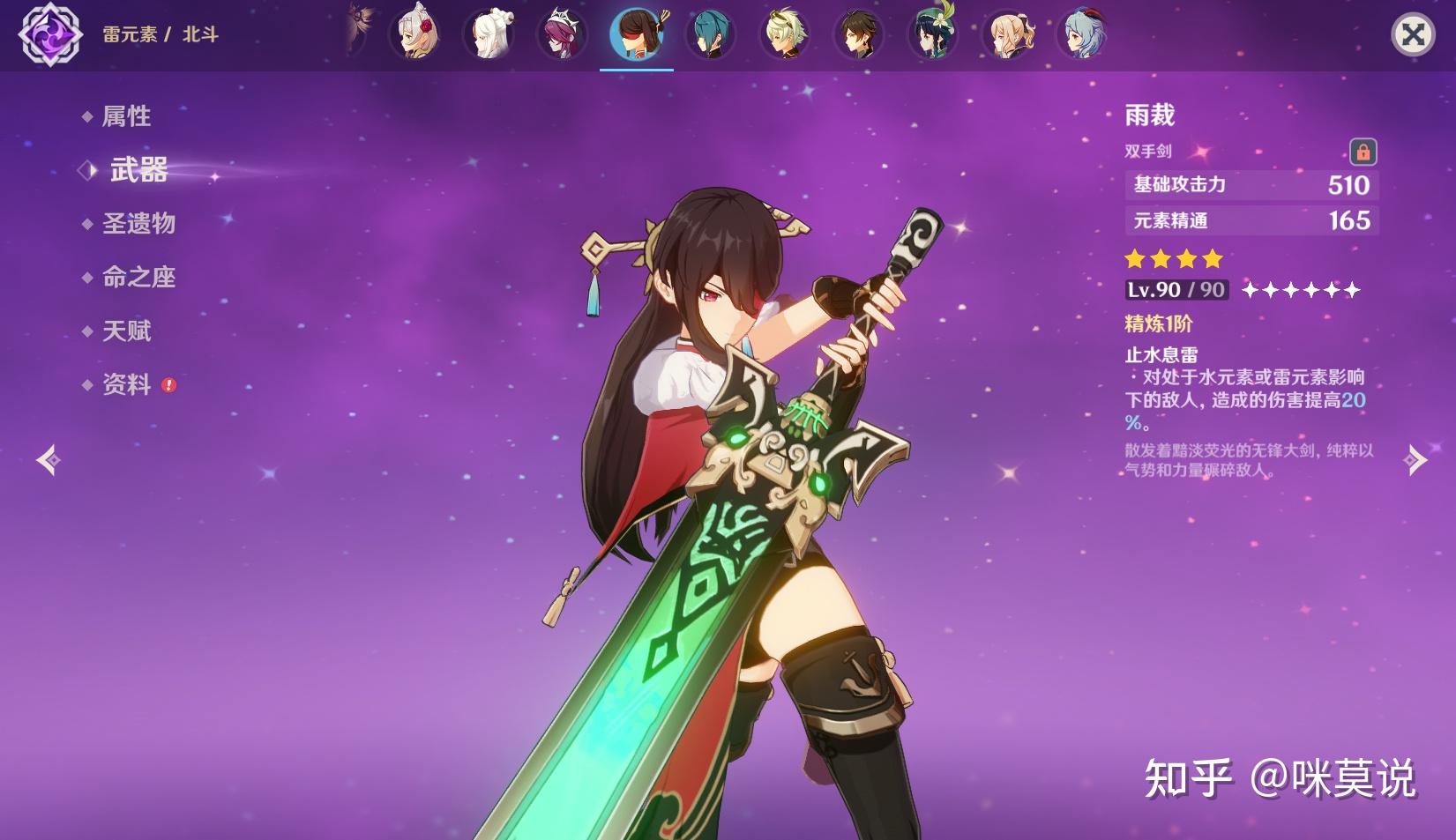Select Ganyu's blue-haired portrait
This screenshot has height=840, width=1456.
pyautogui.click(x=1081, y=34)
